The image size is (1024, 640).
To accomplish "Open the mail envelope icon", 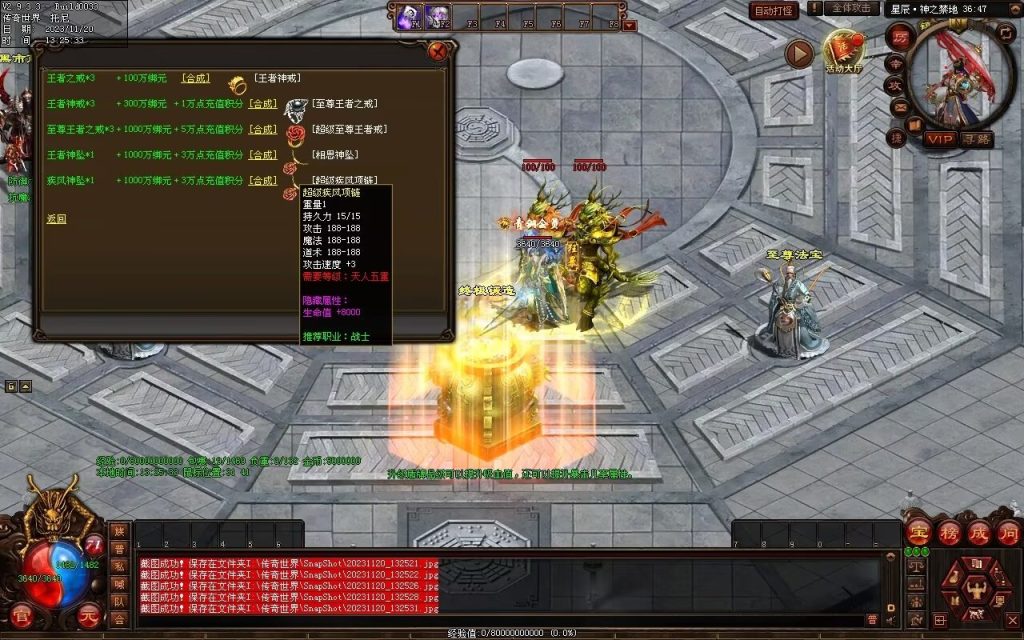I will [x=899, y=108].
